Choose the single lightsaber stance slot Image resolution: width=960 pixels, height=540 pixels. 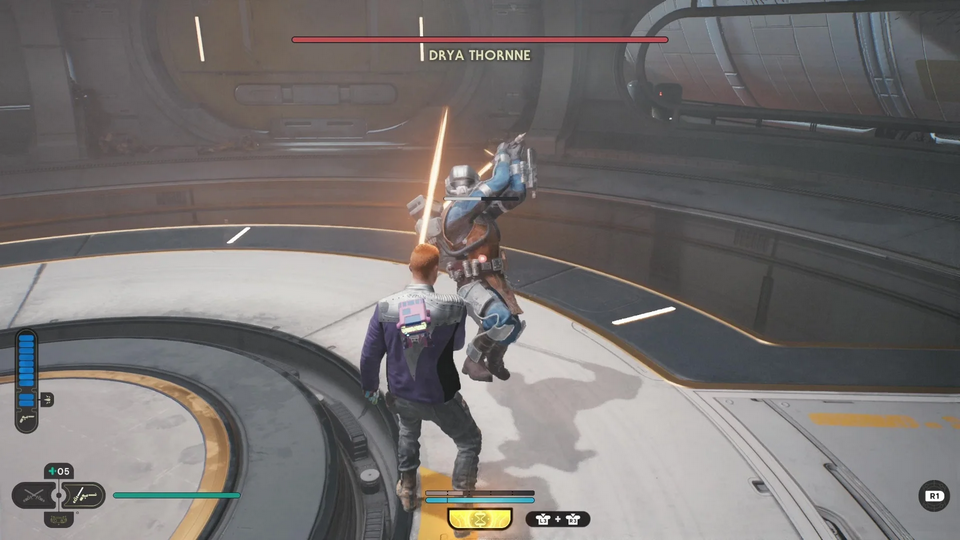click(84, 495)
